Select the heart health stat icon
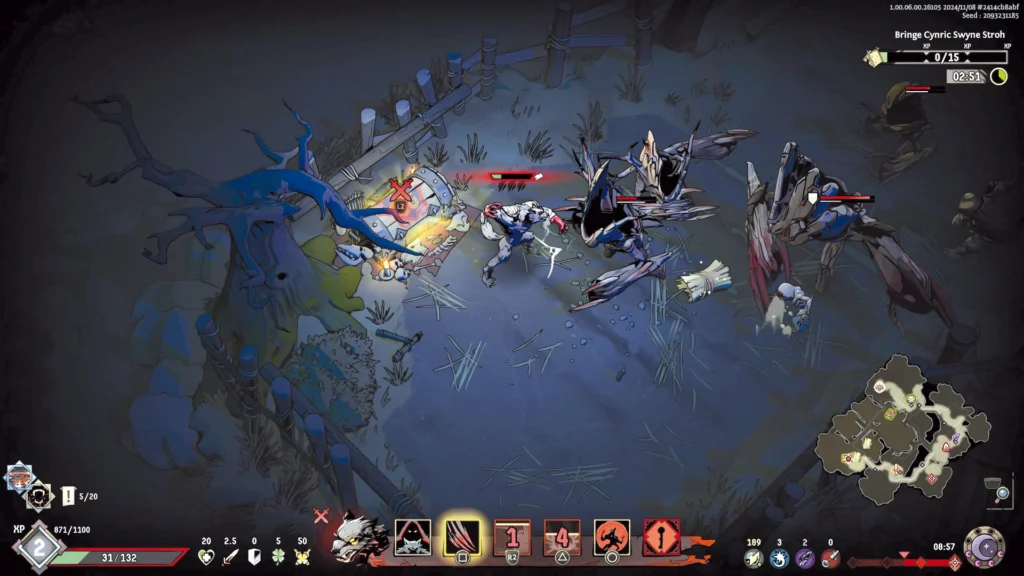This screenshot has height=576, width=1024. (207, 556)
